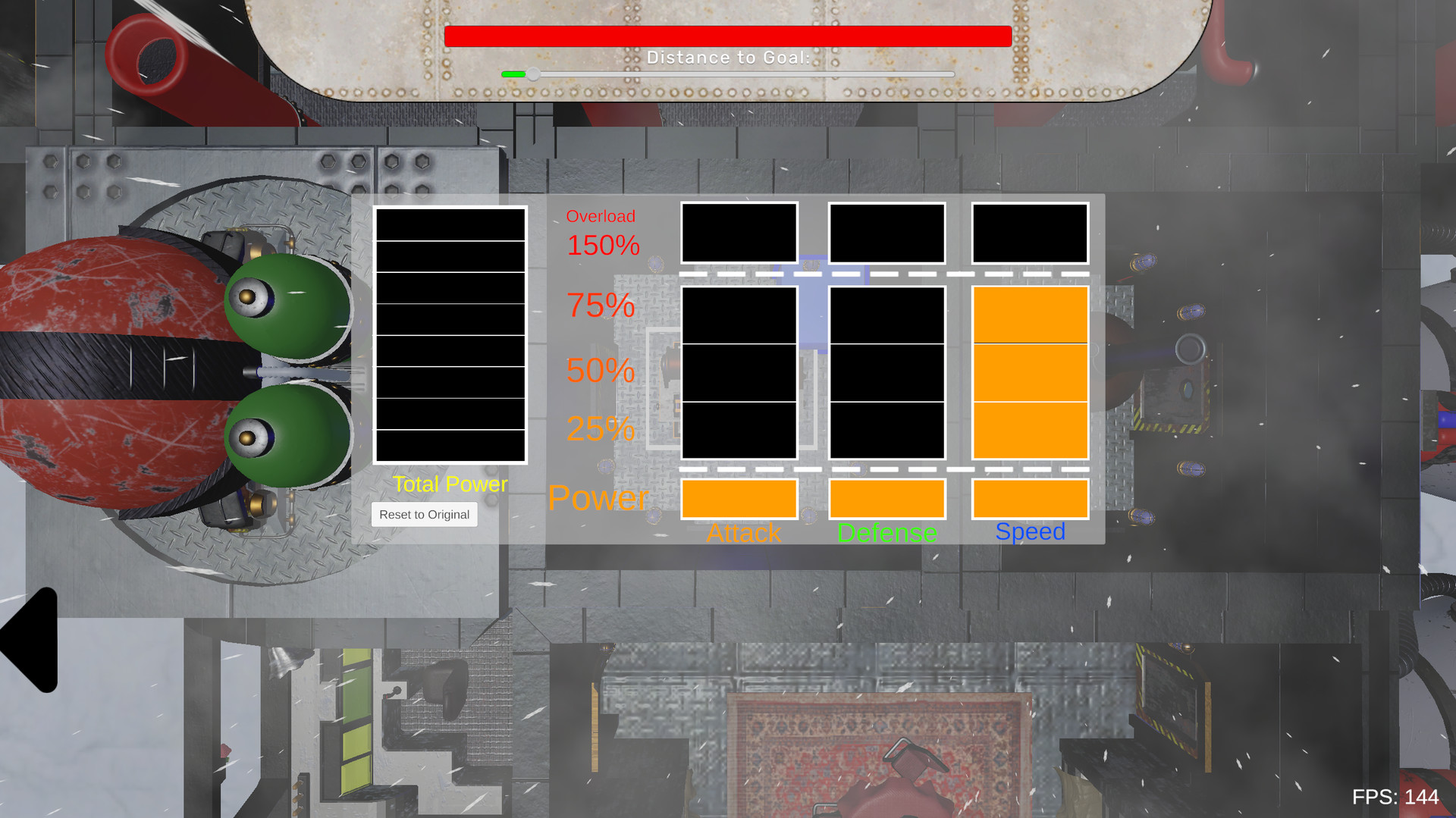Click the Total Power meter
The width and height of the screenshot is (1456, 818).
pyautogui.click(x=450, y=334)
